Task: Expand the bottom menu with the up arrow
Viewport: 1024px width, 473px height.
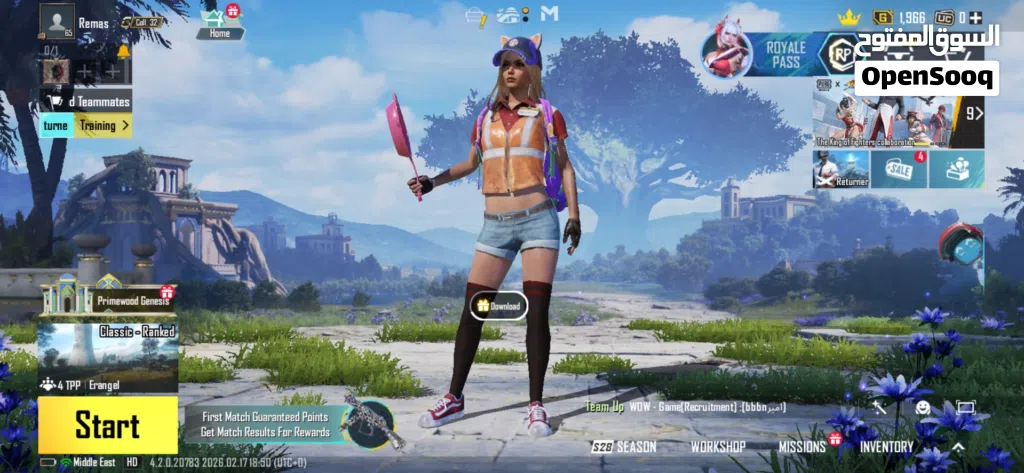Action: (x=958, y=446)
